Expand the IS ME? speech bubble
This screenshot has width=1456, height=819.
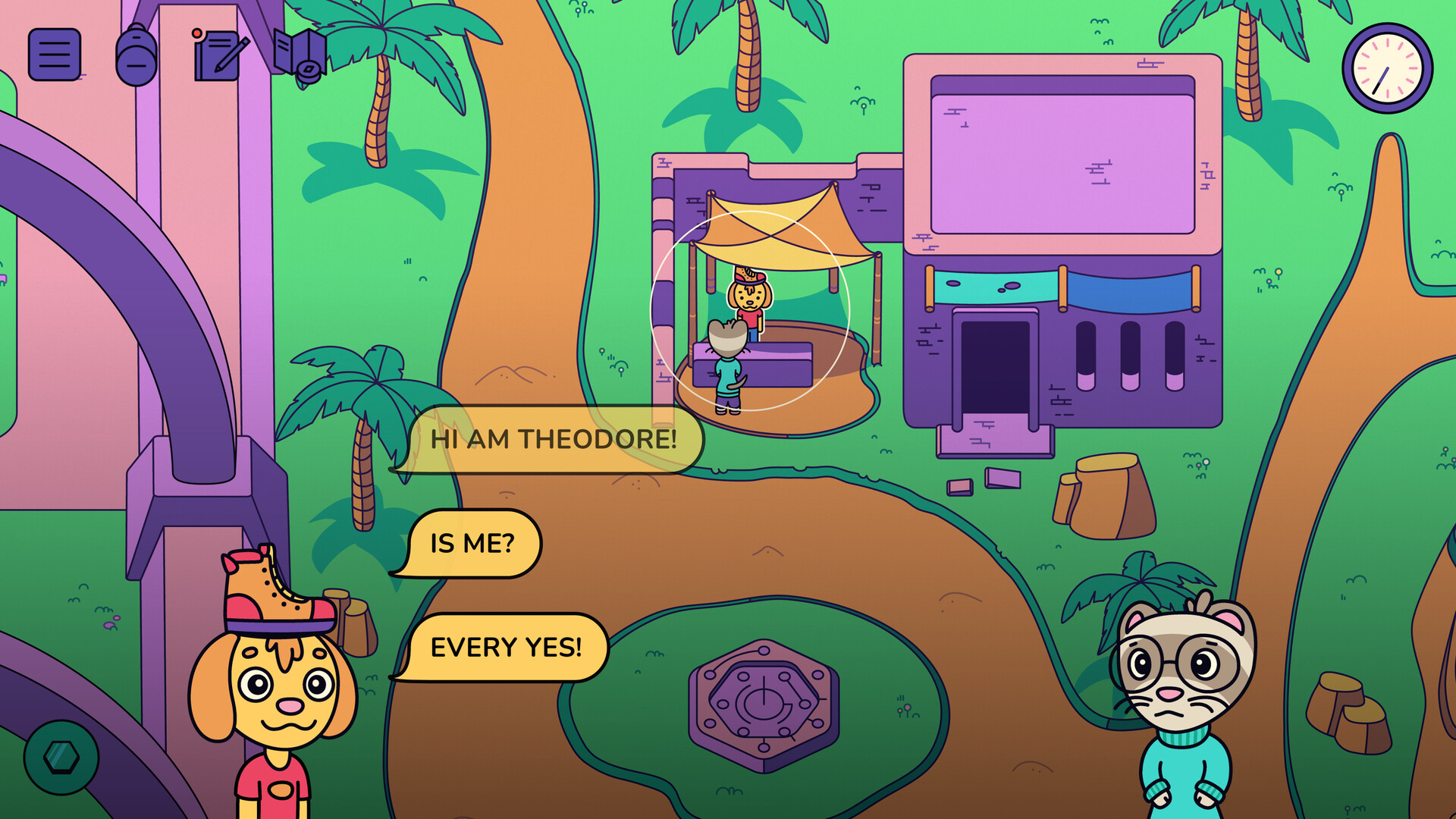point(474,543)
